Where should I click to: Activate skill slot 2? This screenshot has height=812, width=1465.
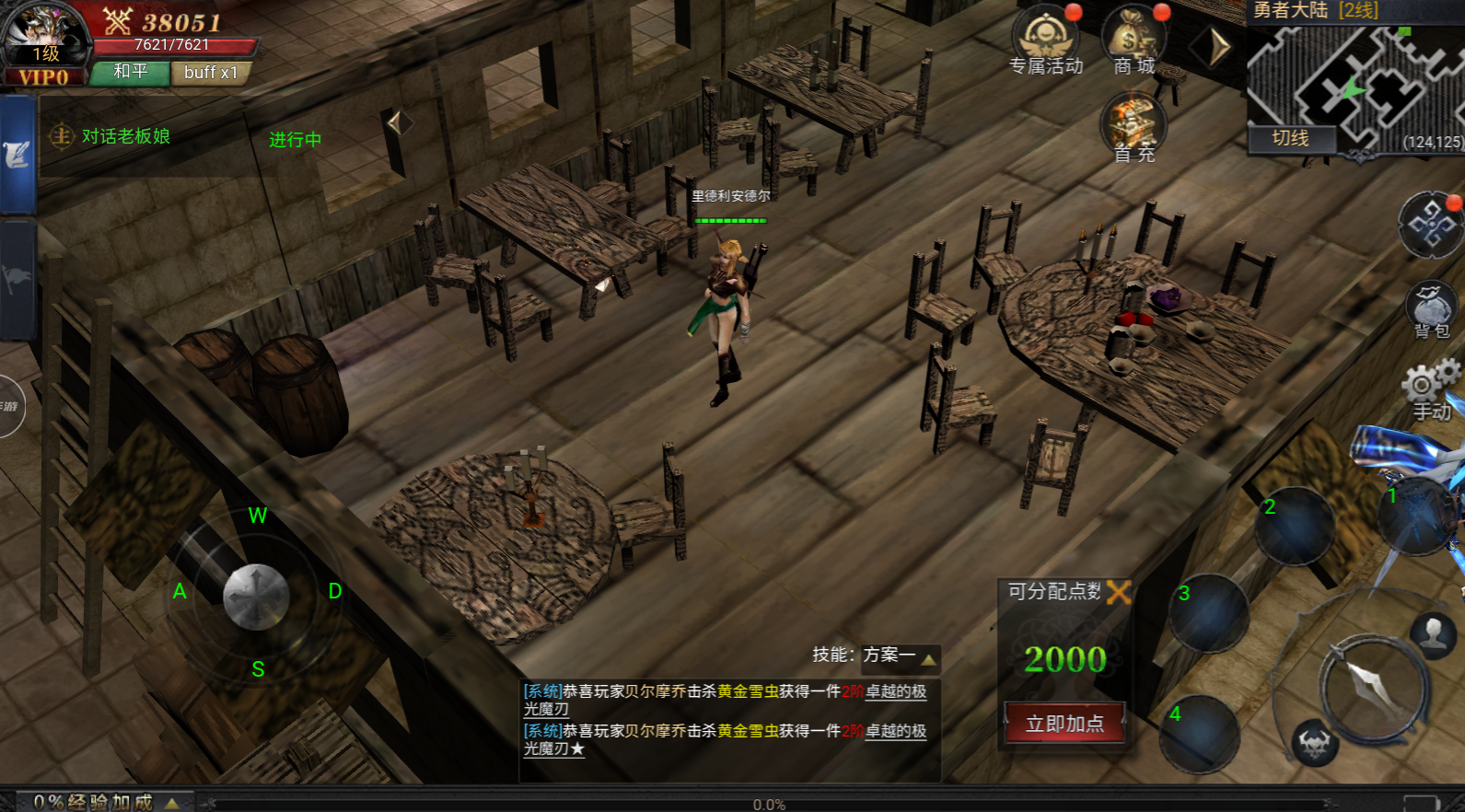(x=1295, y=526)
